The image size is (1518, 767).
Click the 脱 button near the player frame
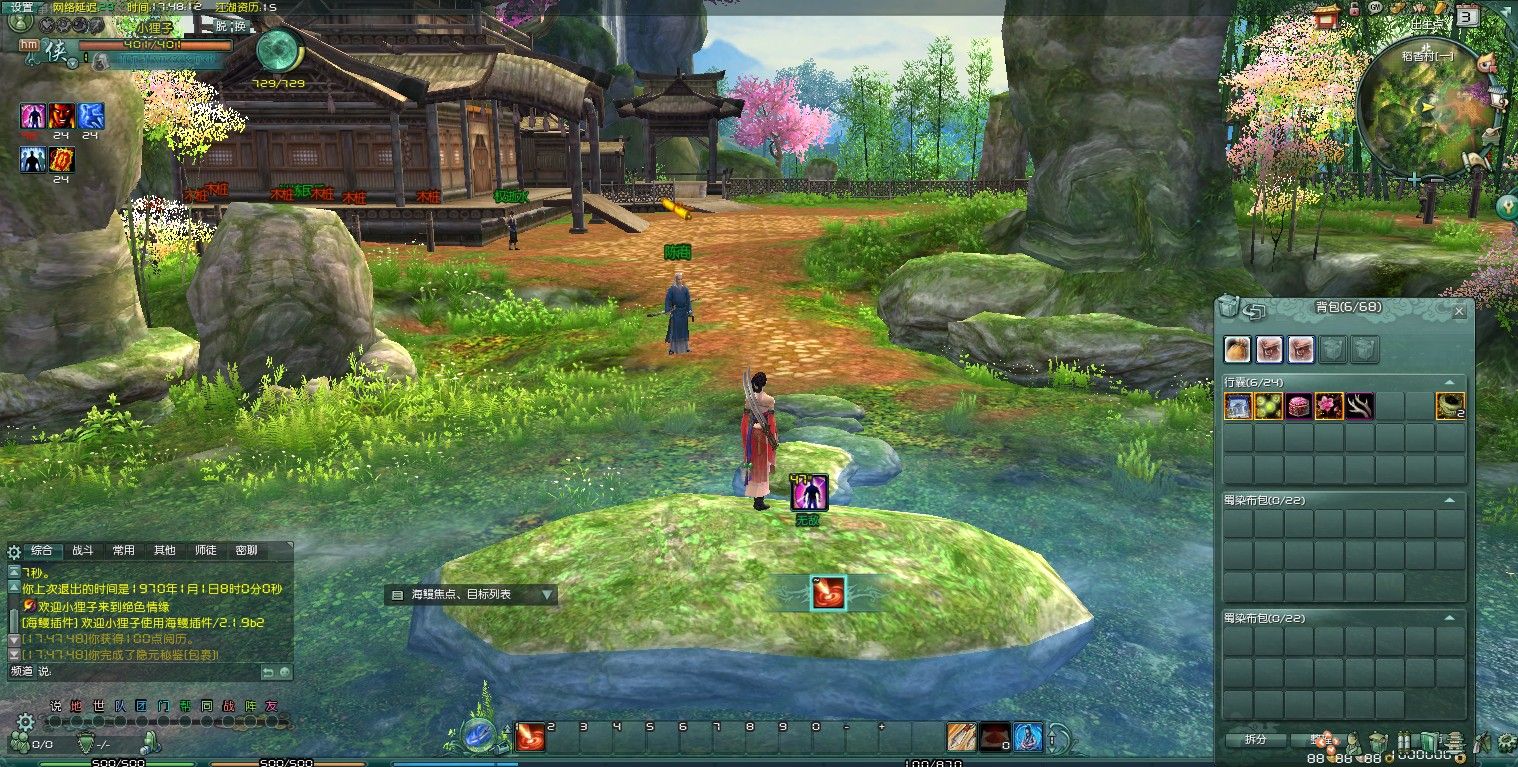coord(222,27)
